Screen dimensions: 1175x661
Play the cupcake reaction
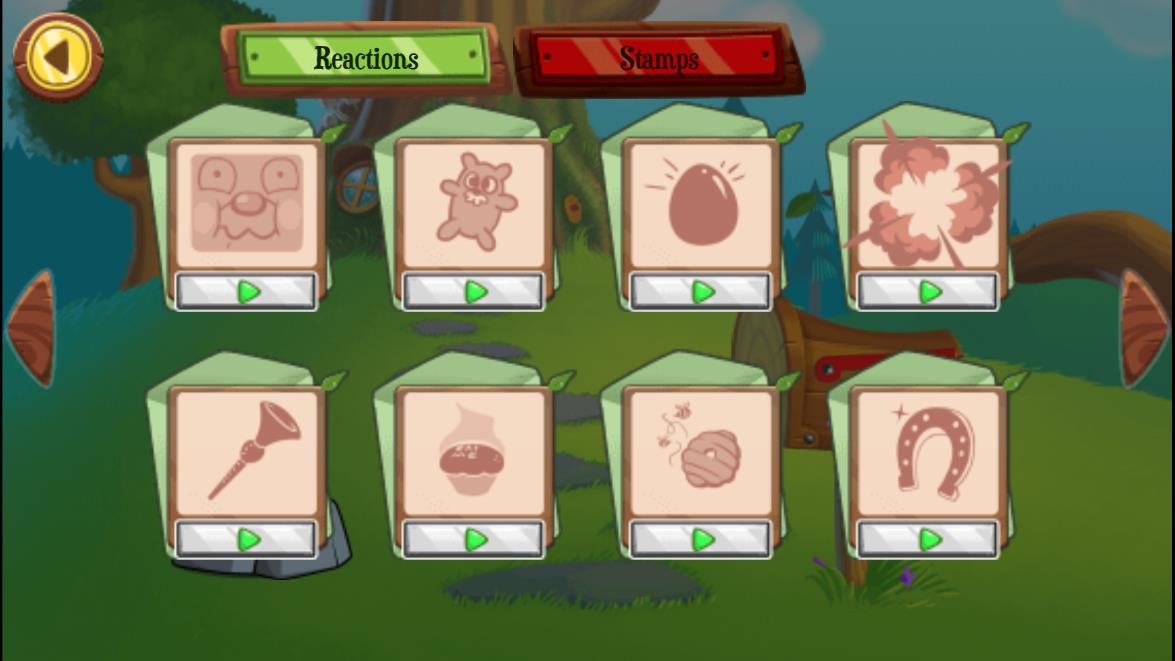pos(473,540)
